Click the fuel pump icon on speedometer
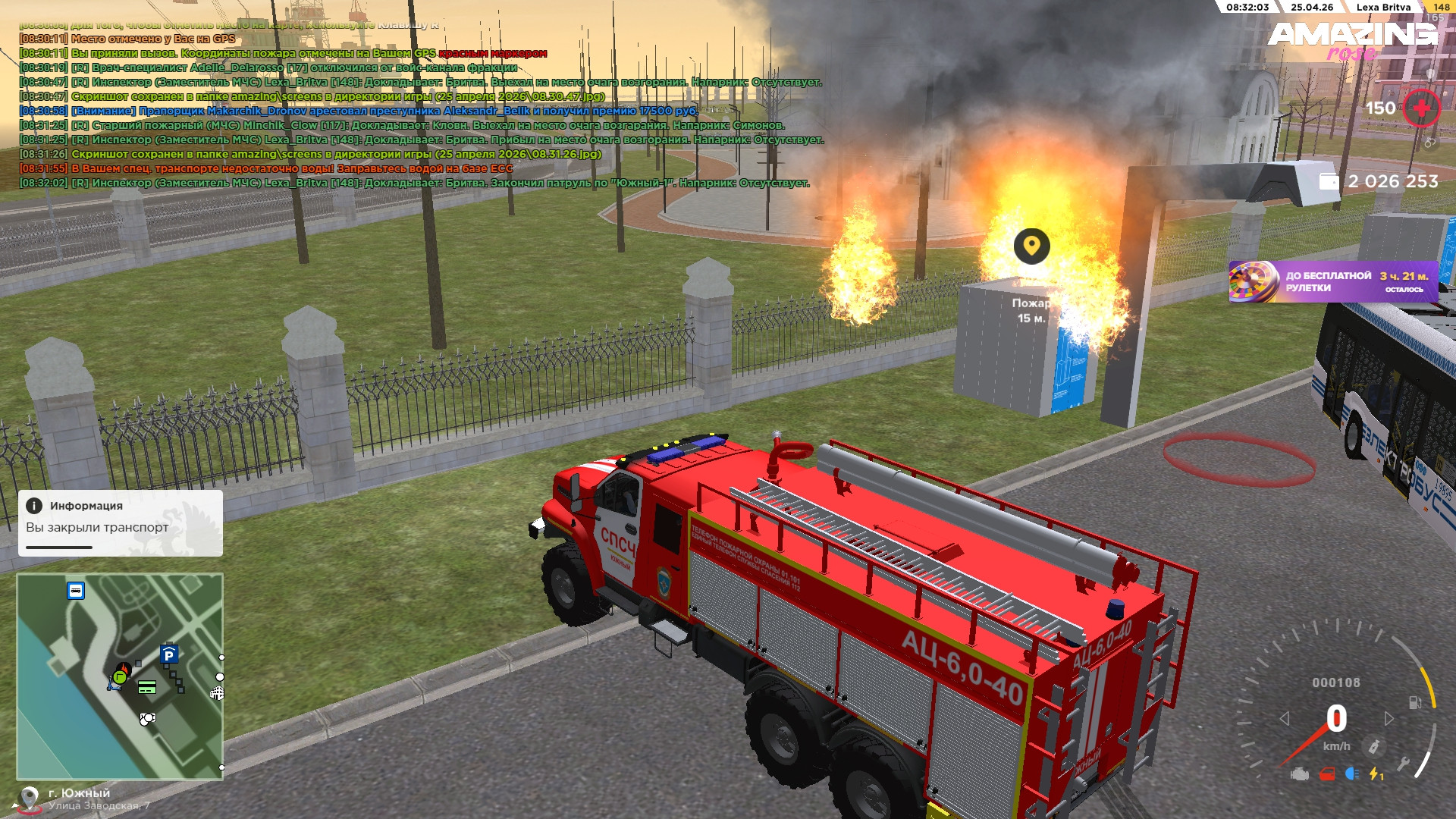Image resolution: width=1456 pixels, height=819 pixels. 1414,702
